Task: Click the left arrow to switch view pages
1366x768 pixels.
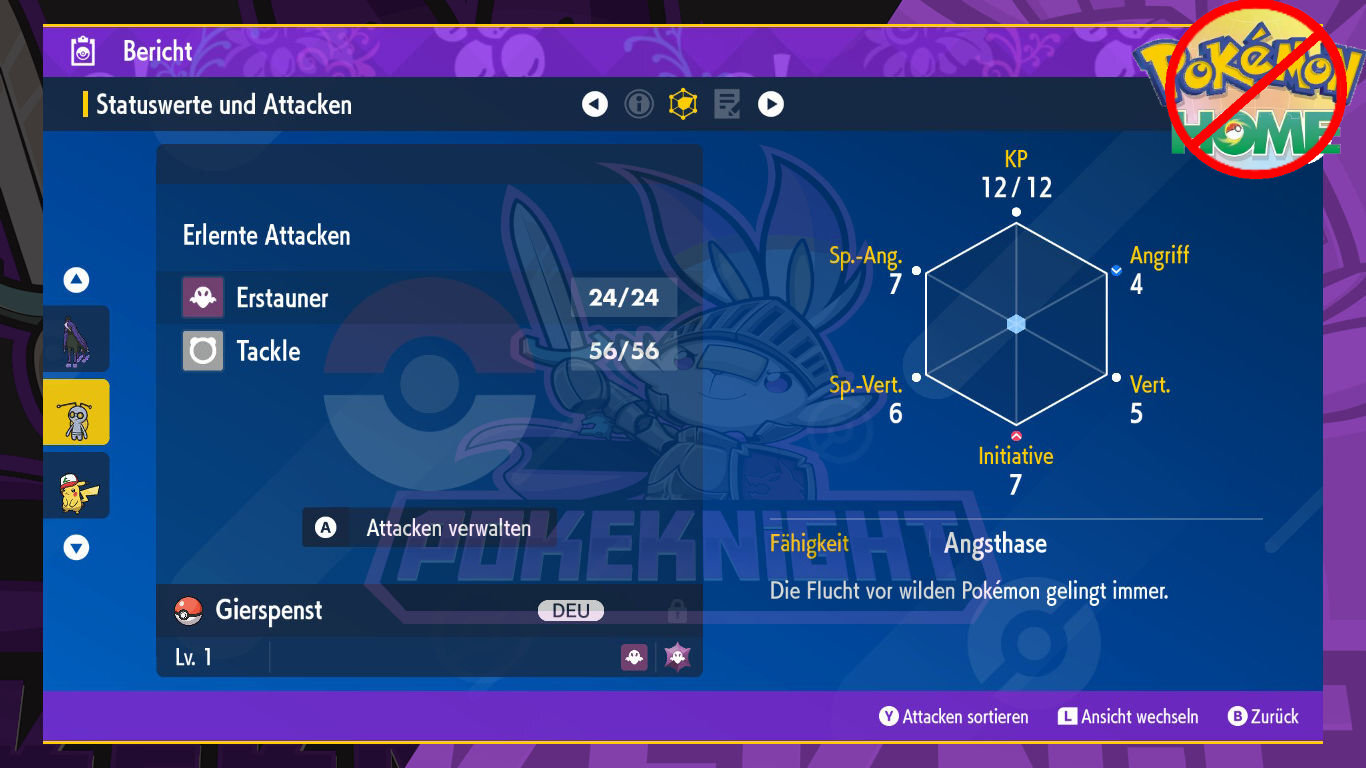Action: [x=594, y=103]
